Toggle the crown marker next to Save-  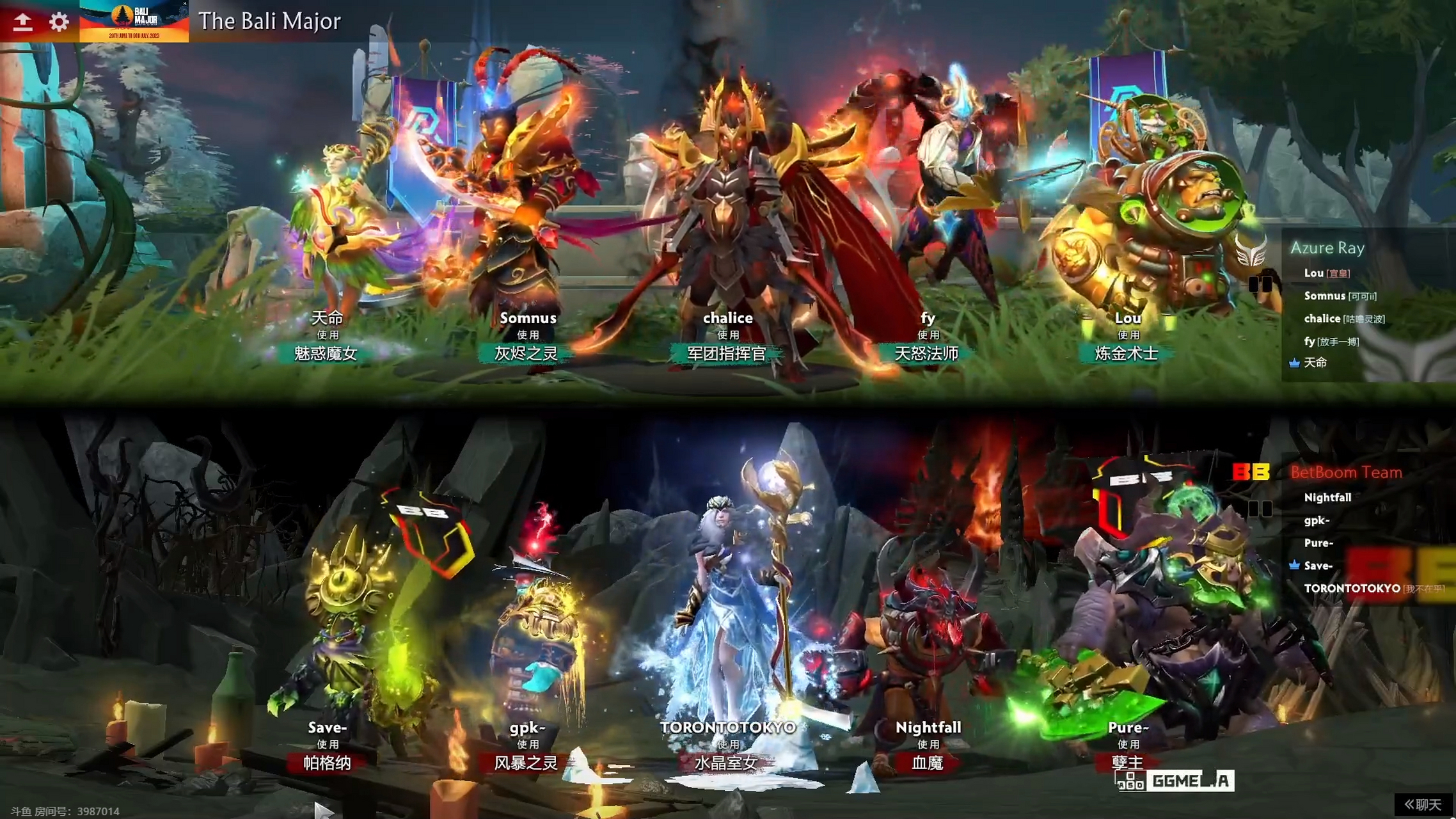[1295, 566]
